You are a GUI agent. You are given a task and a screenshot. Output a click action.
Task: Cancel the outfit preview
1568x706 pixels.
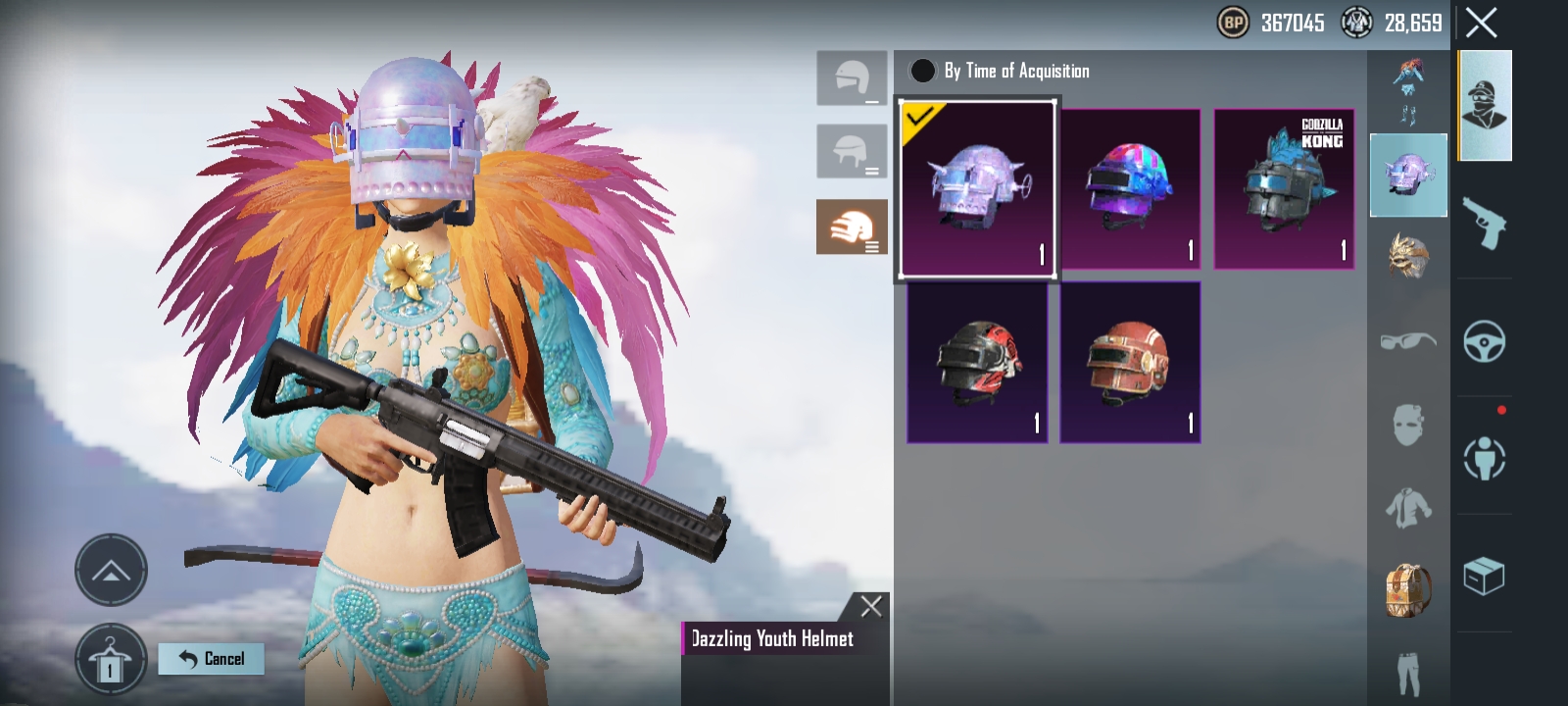212,659
